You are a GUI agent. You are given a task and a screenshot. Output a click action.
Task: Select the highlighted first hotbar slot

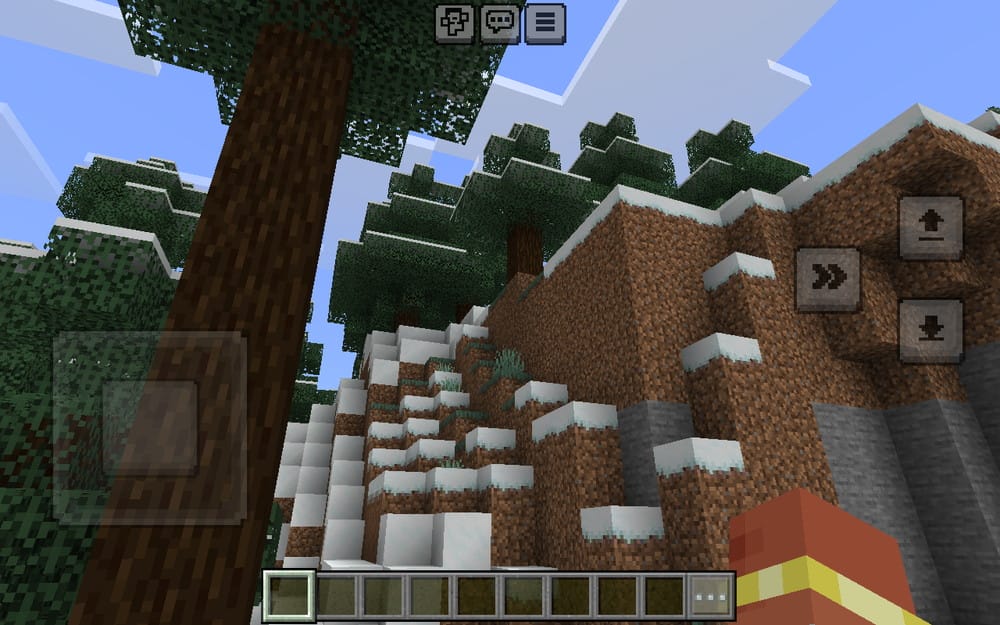point(289,597)
